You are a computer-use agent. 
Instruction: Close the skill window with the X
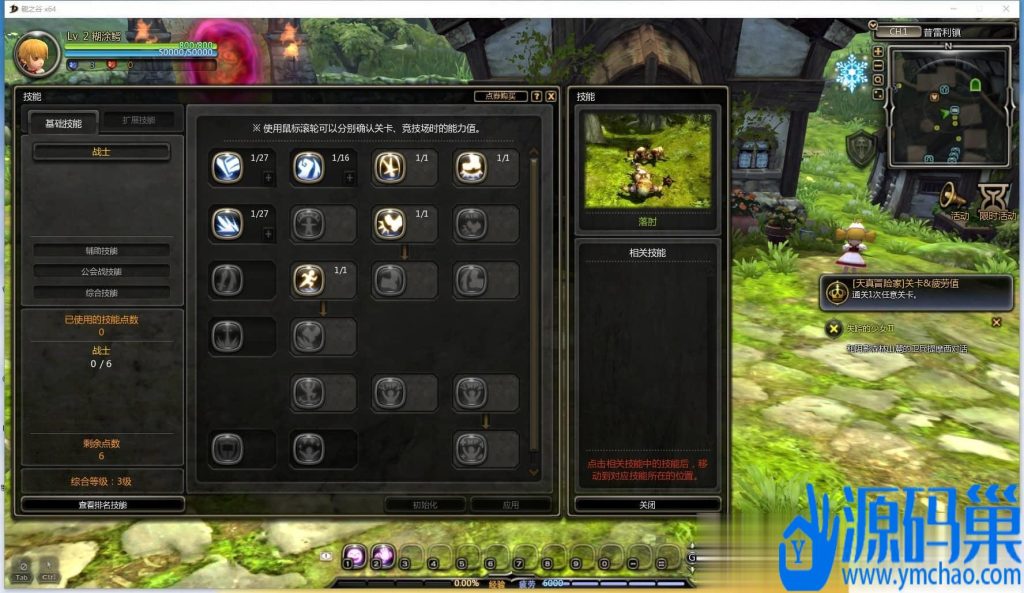tap(551, 96)
